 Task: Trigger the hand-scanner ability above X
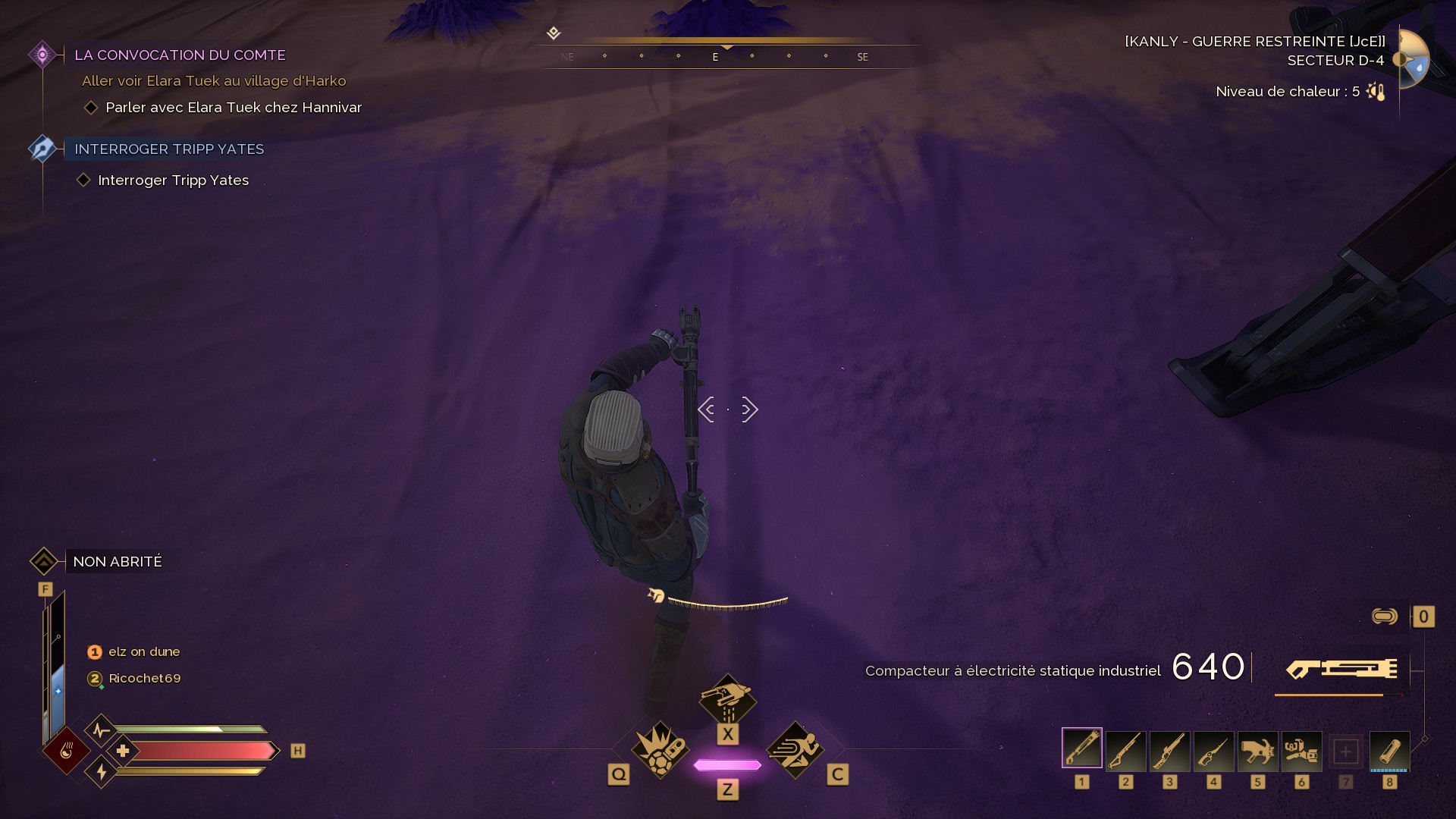click(x=727, y=699)
